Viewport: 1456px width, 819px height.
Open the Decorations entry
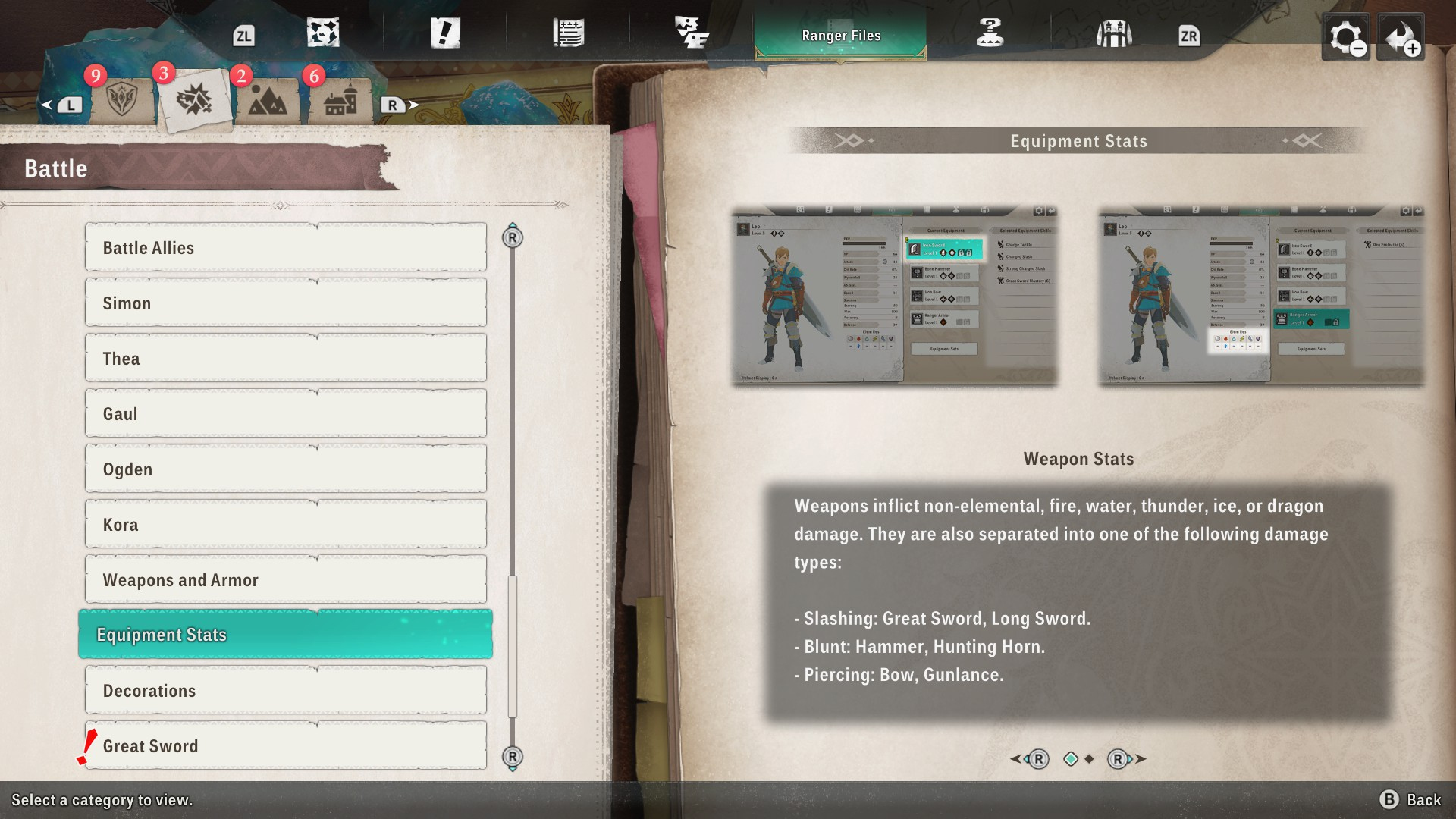pyautogui.click(x=285, y=691)
